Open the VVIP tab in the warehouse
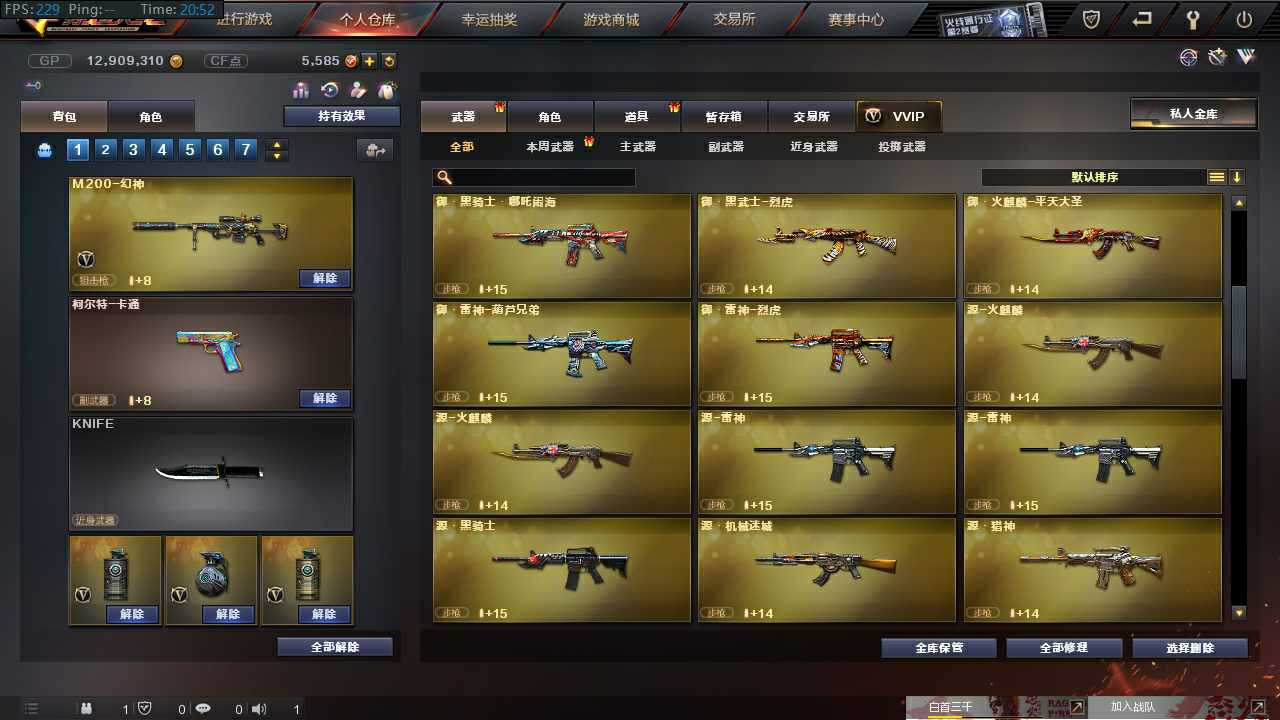The width and height of the screenshot is (1280, 720). pyautogui.click(x=898, y=115)
